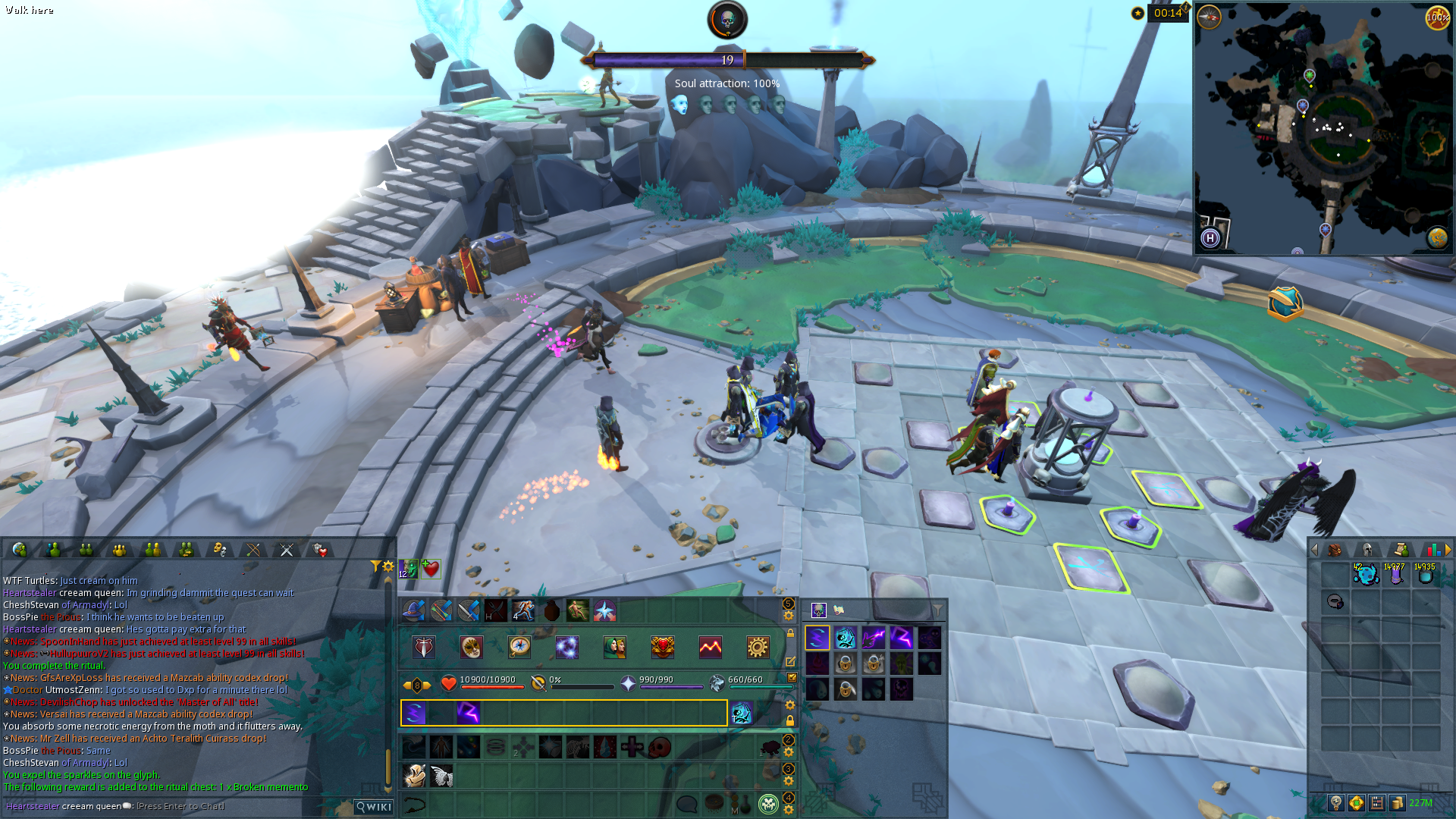This screenshot has height=819, width=1456.
Task: Switch to the worn equipment helmet tab
Action: (1367, 550)
